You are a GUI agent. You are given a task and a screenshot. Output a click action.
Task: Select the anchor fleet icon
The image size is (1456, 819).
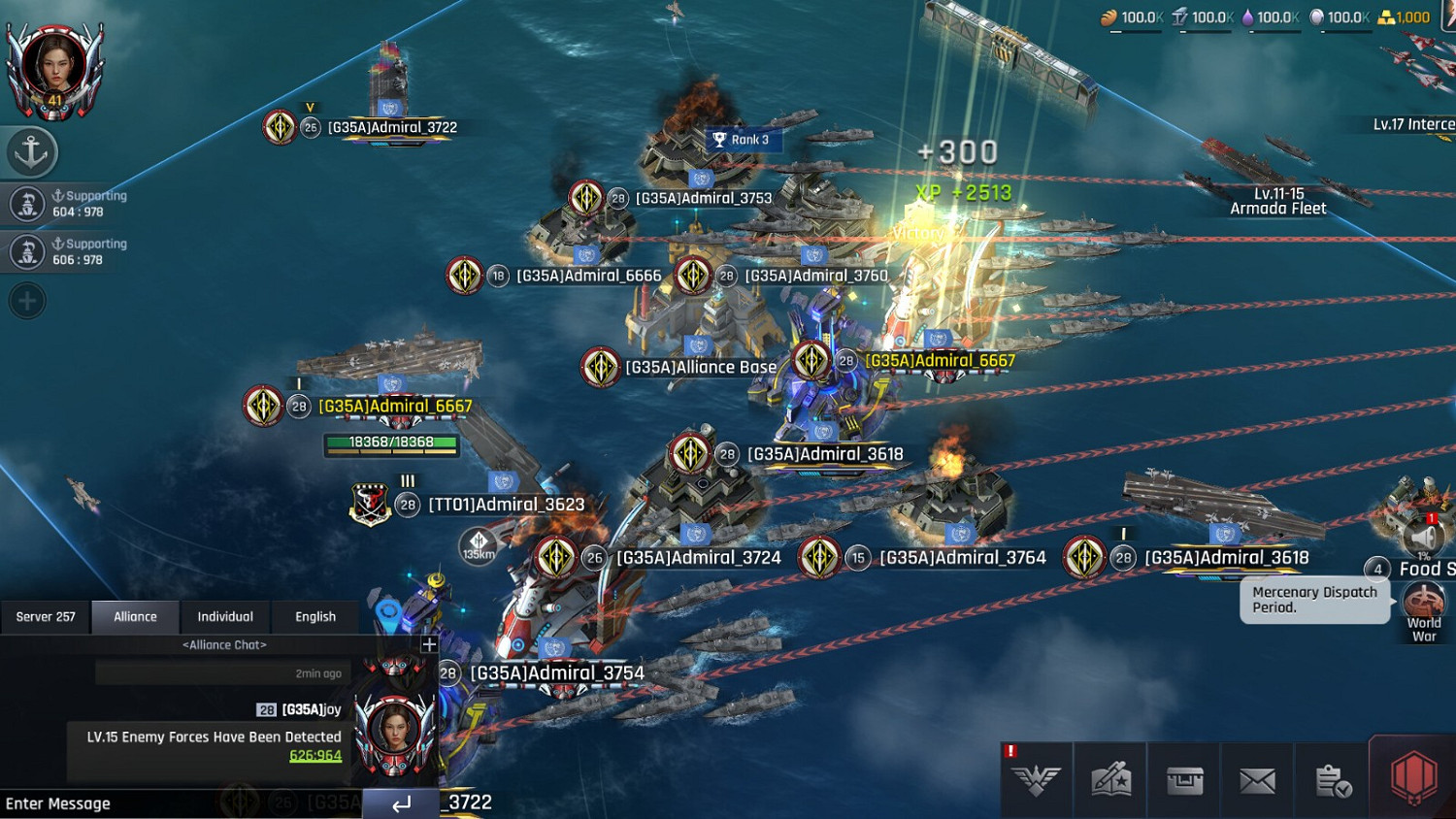32,151
